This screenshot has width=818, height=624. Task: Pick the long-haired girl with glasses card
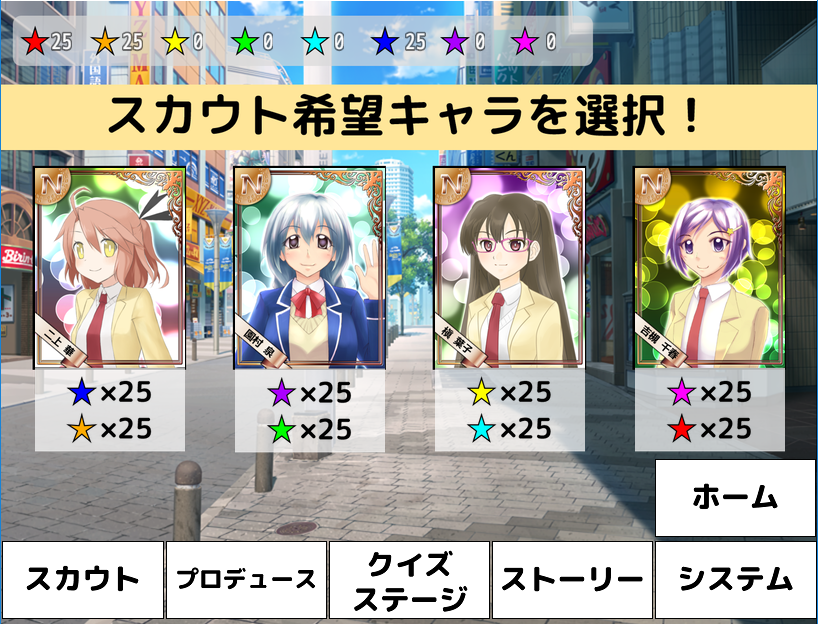pyautogui.click(x=510, y=268)
